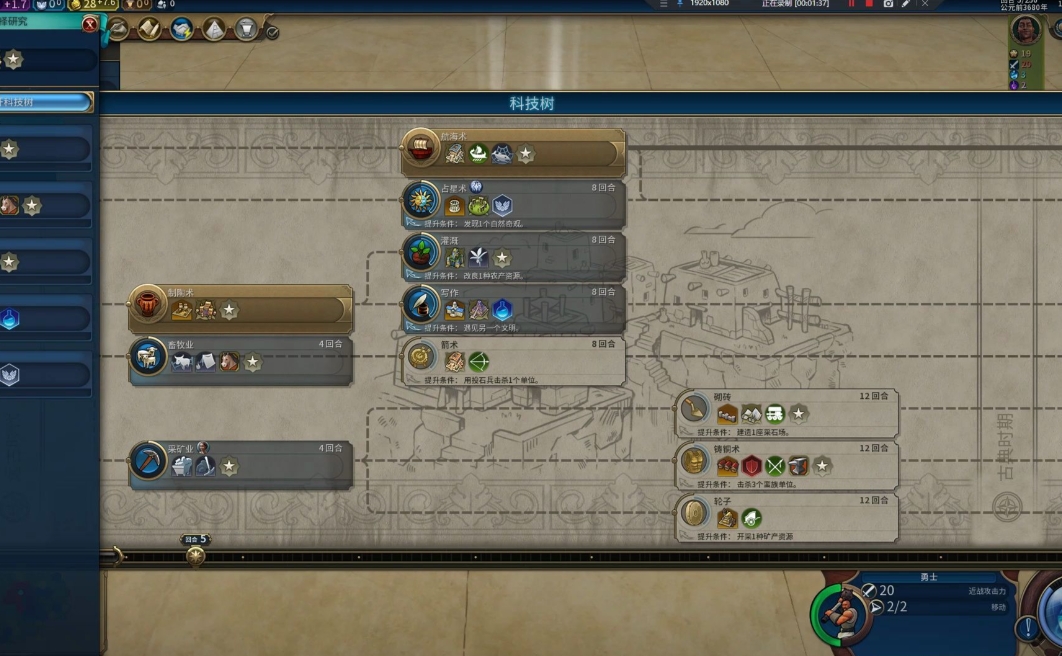Select the 采矿业 (Mining) technology node
This screenshot has height=656, width=1062.
click(x=240, y=464)
